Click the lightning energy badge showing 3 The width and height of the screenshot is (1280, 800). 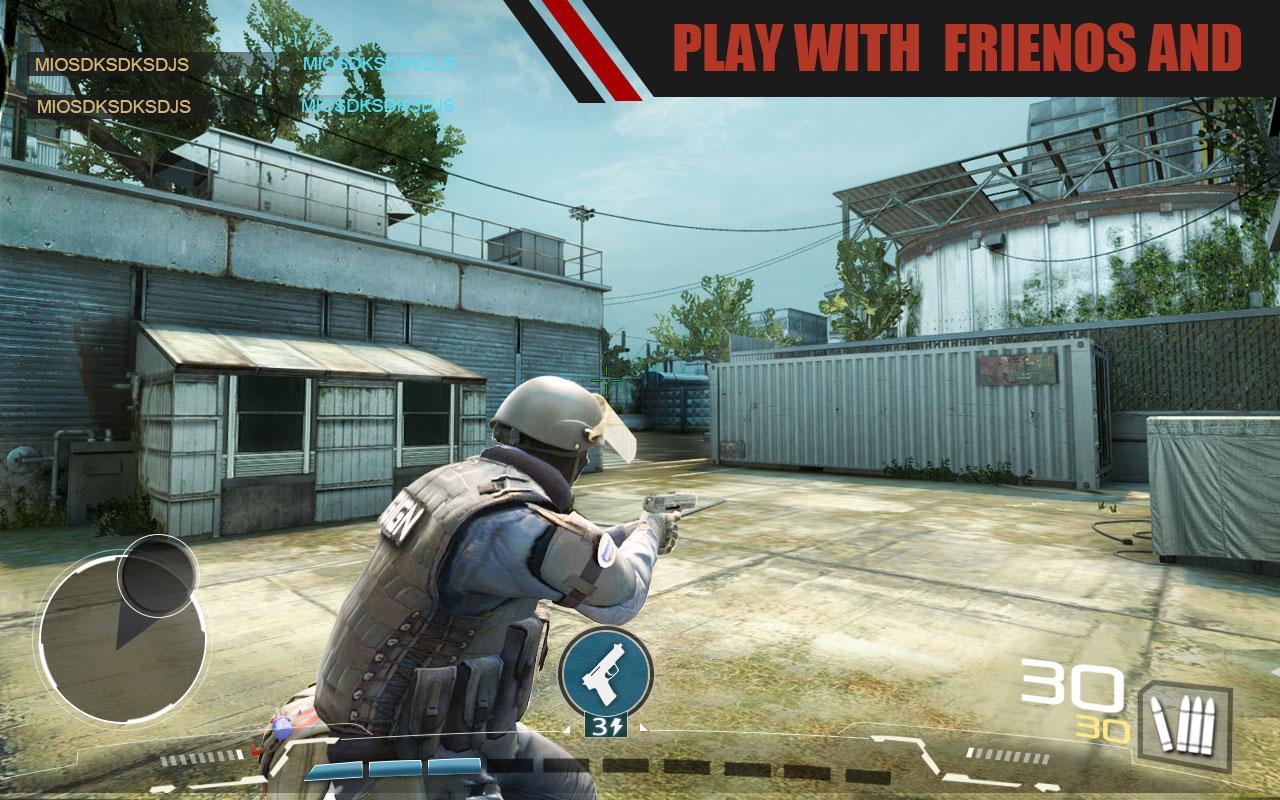click(607, 726)
